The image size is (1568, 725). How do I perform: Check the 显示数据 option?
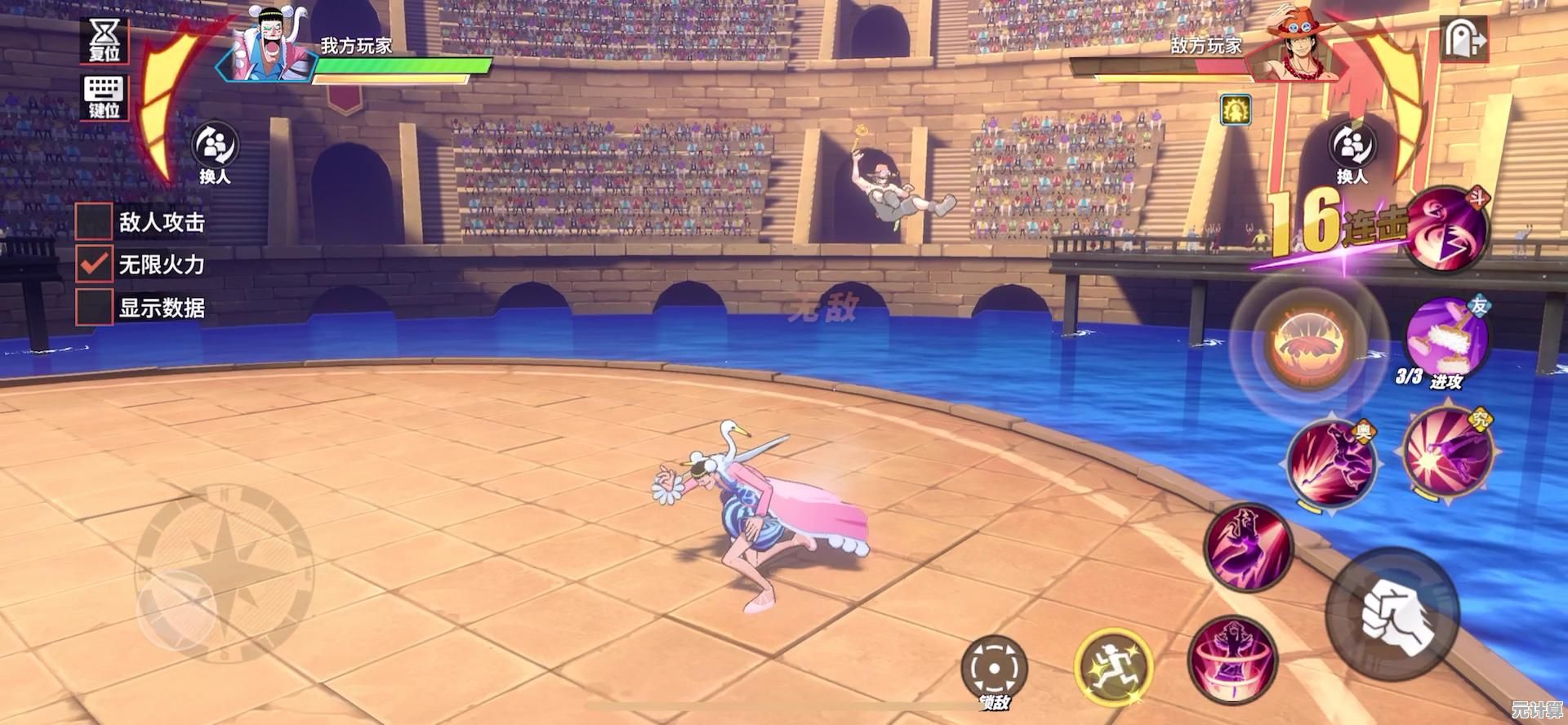click(94, 308)
